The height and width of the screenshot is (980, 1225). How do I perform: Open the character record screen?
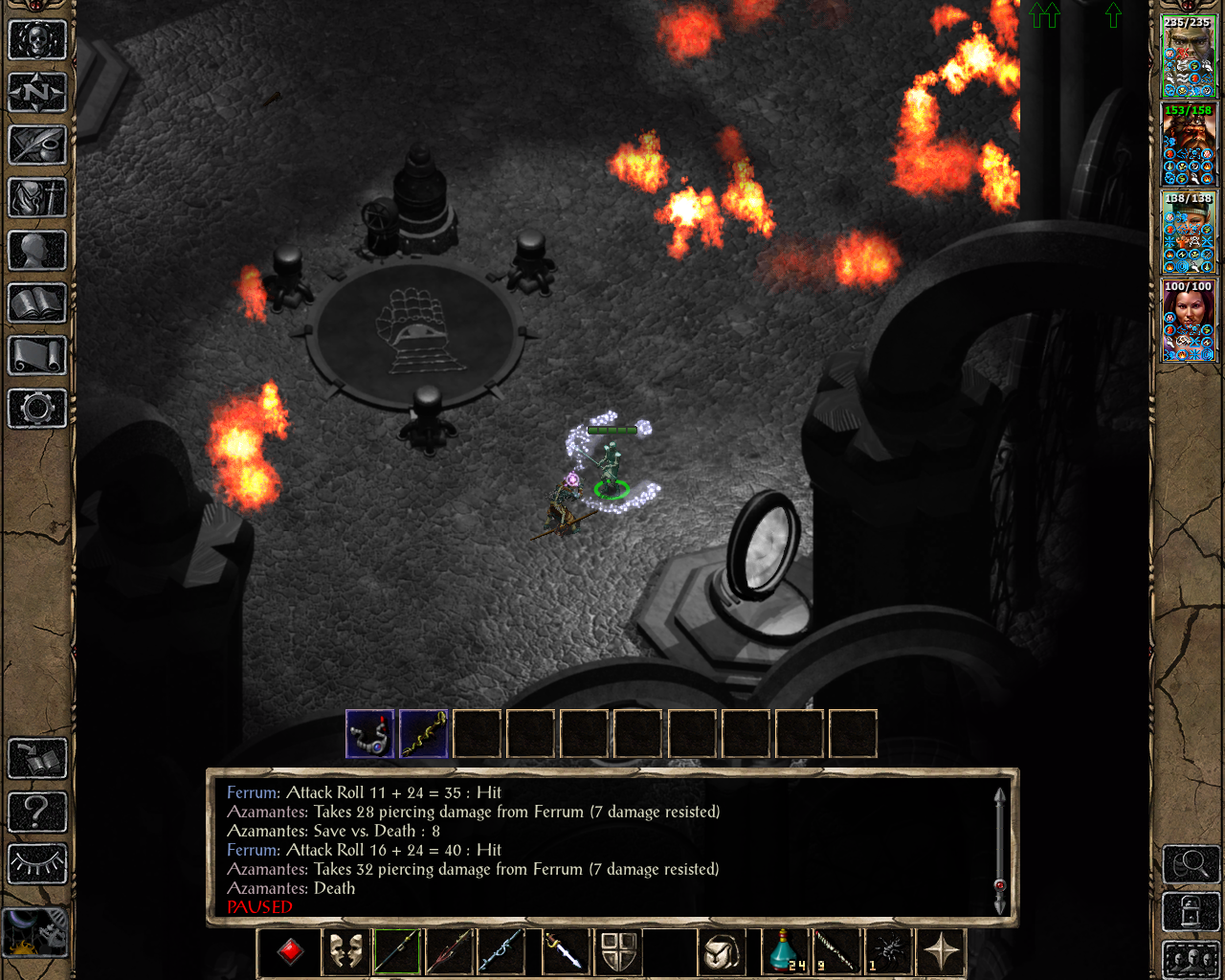pyautogui.click(x=36, y=251)
